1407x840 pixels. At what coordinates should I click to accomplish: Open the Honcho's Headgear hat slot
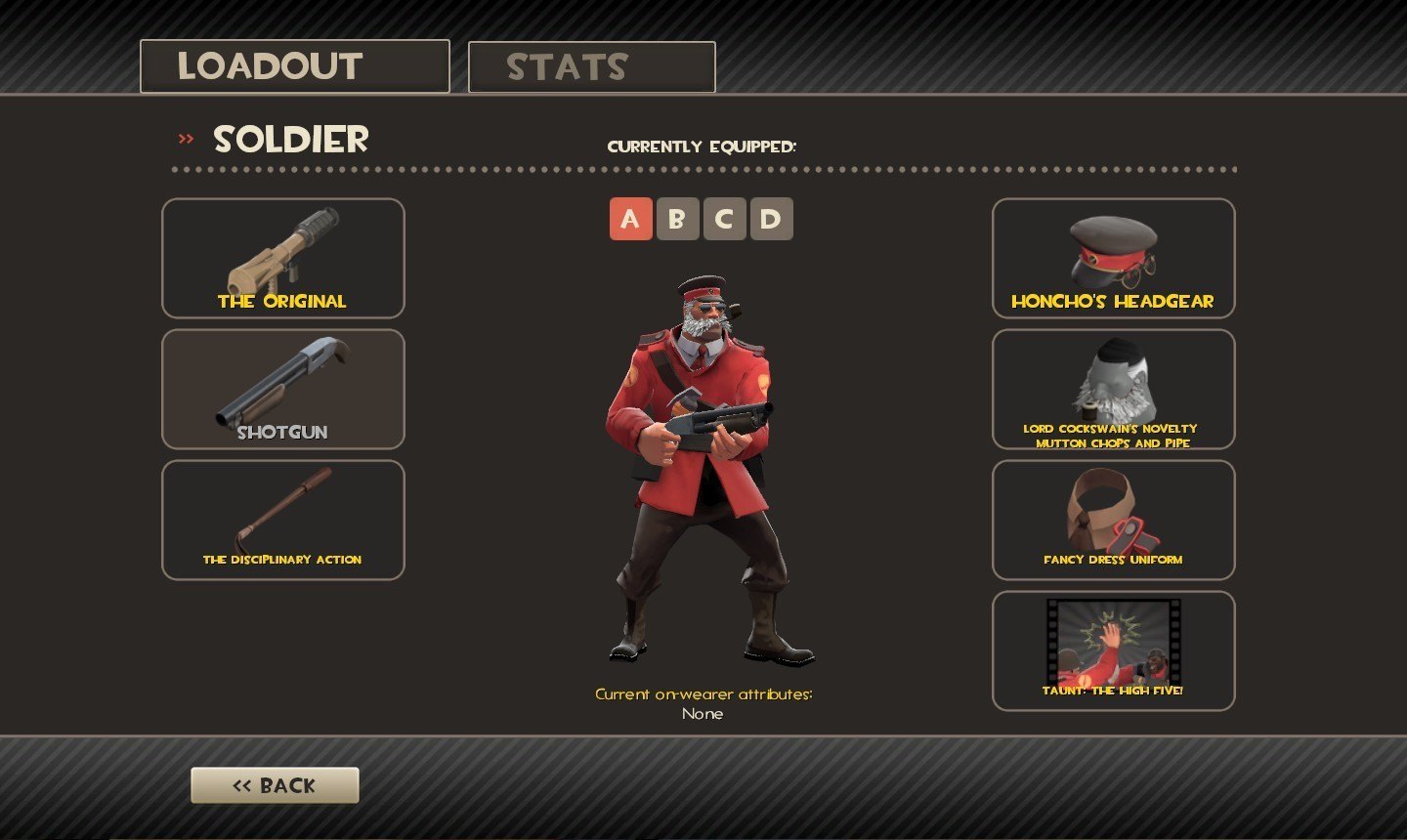tap(1113, 258)
